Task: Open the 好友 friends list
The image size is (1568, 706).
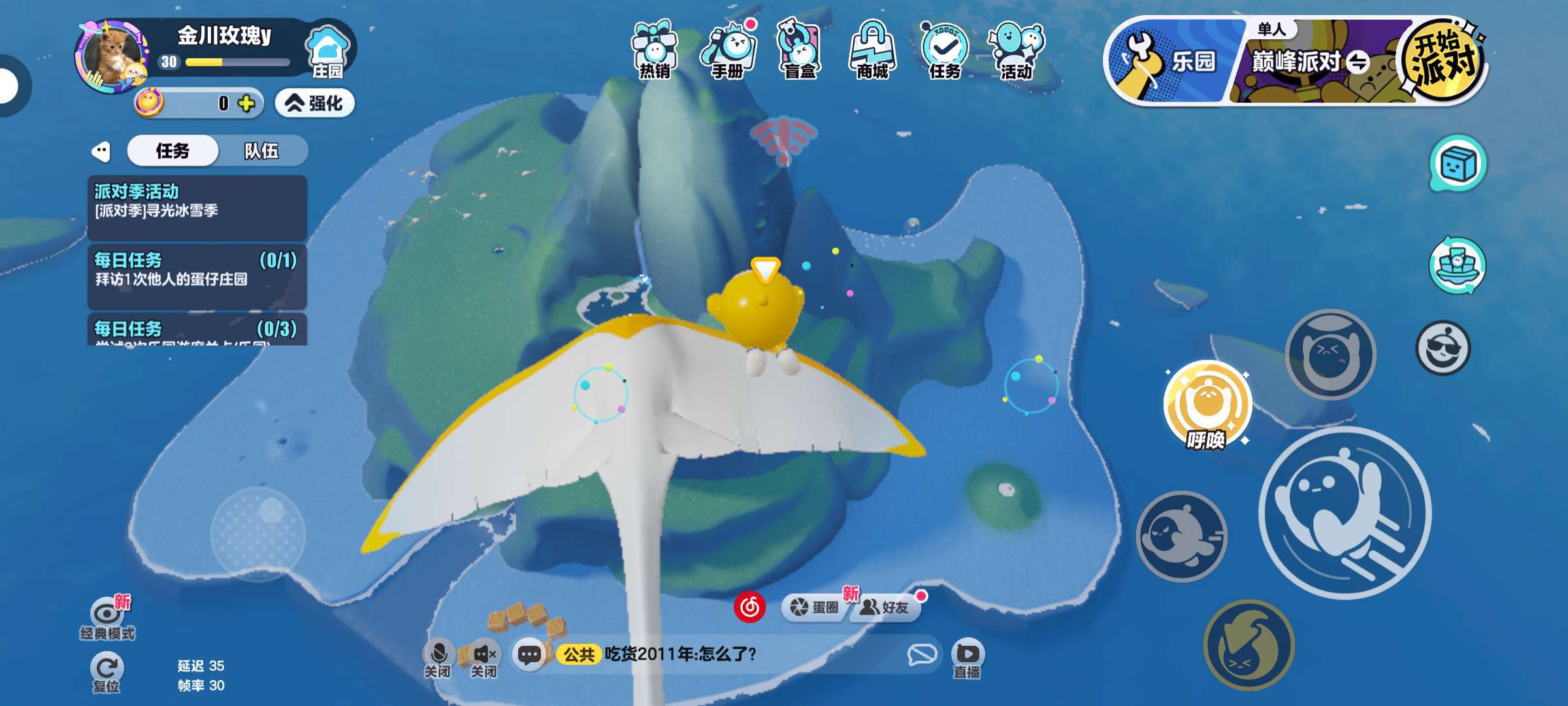Action: (886, 607)
